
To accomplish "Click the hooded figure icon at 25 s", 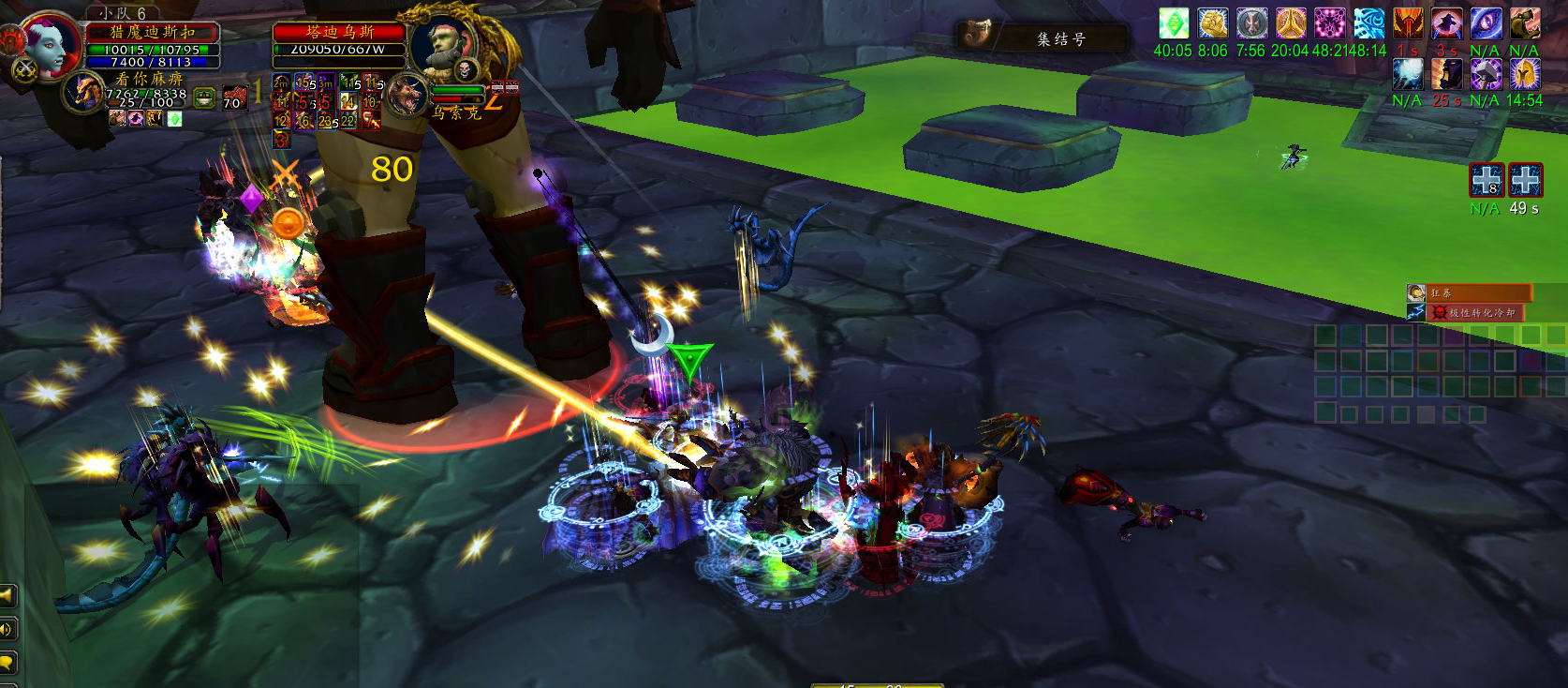I will [1446, 74].
